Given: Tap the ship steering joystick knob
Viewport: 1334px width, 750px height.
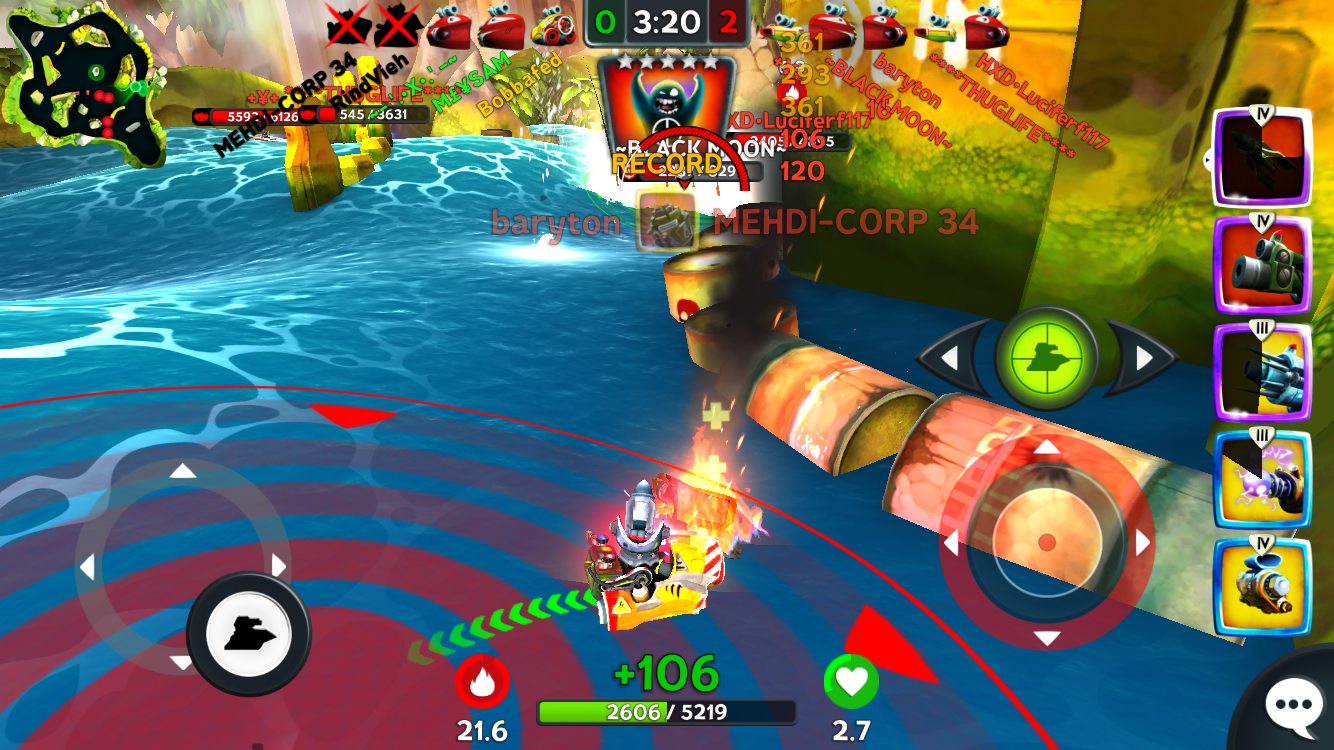Looking at the screenshot, I should pos(248,633).
